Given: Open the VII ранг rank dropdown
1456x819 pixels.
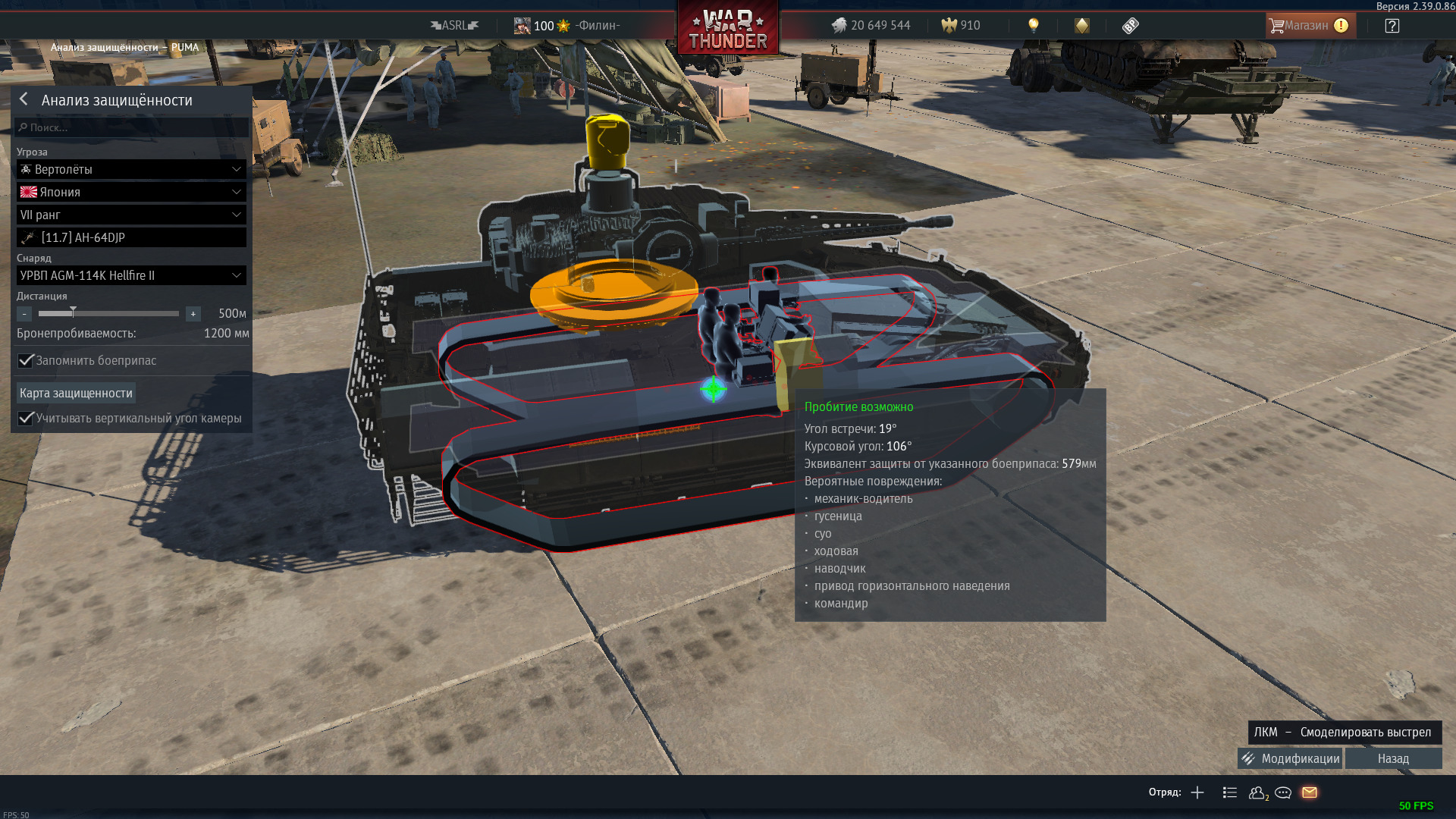Looking at the screenshot, I should 131,215.
